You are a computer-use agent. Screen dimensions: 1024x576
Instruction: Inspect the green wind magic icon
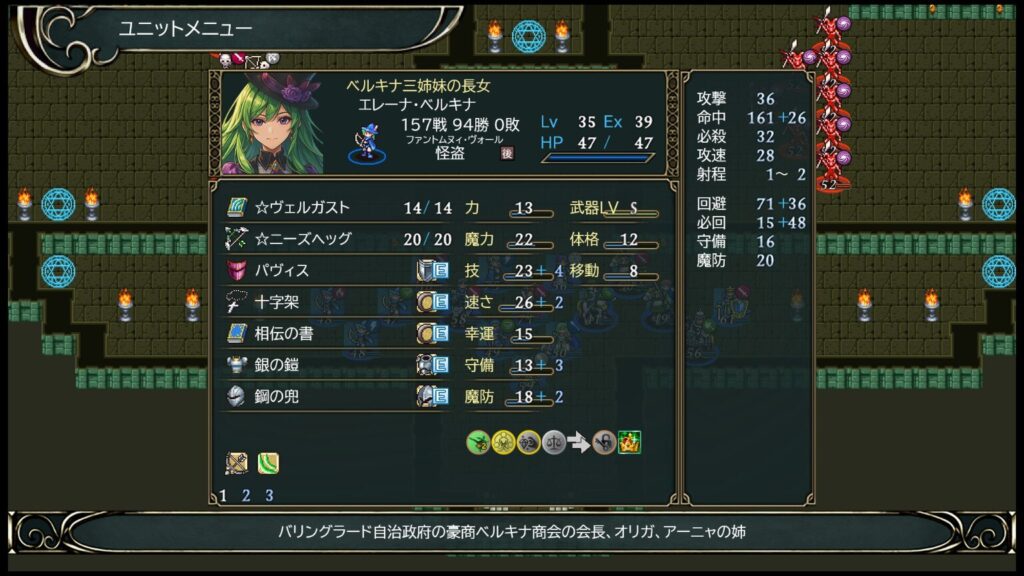(x=268, y=463)
